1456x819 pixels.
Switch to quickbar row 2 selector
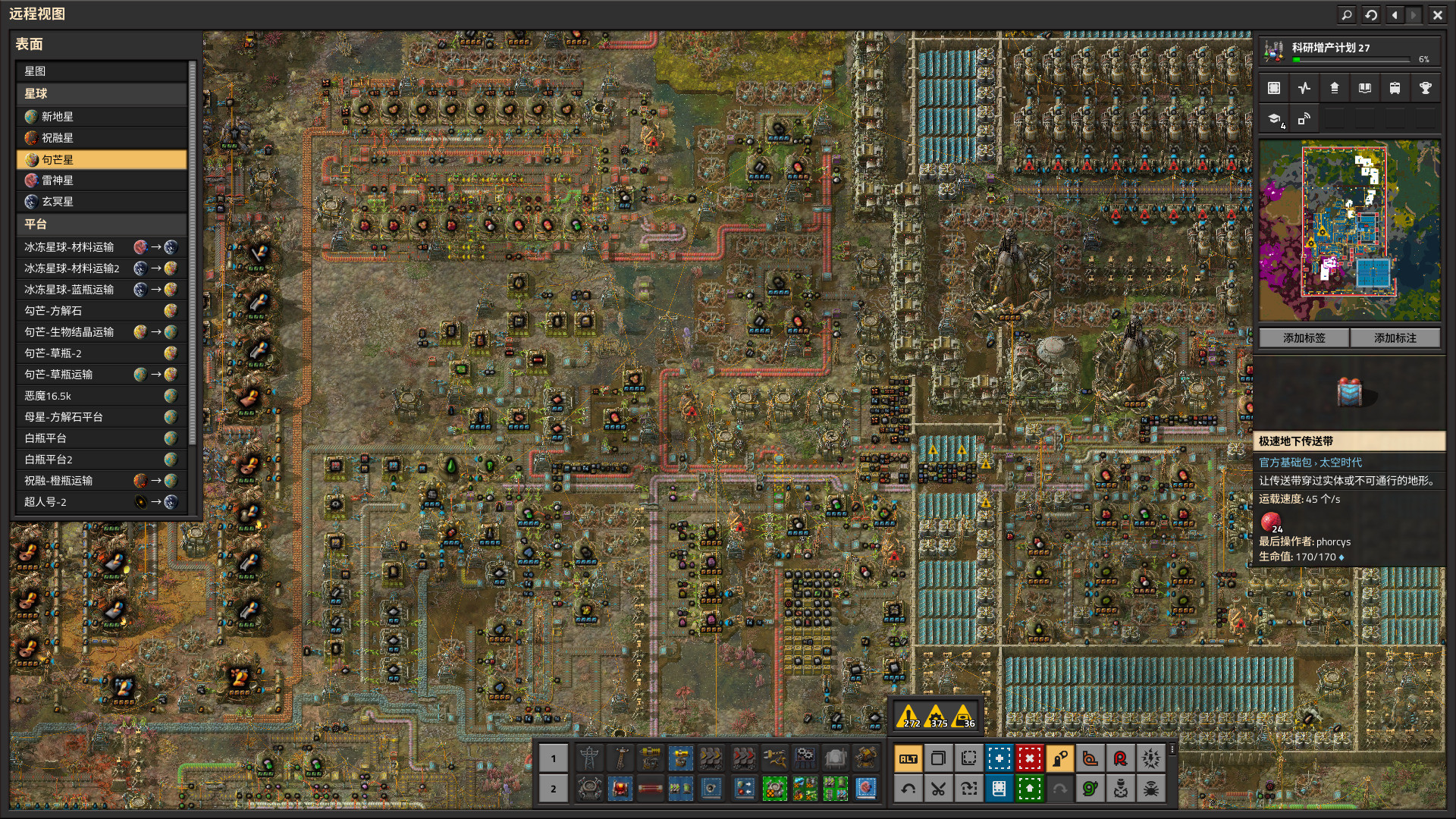(x=554, y=789)
